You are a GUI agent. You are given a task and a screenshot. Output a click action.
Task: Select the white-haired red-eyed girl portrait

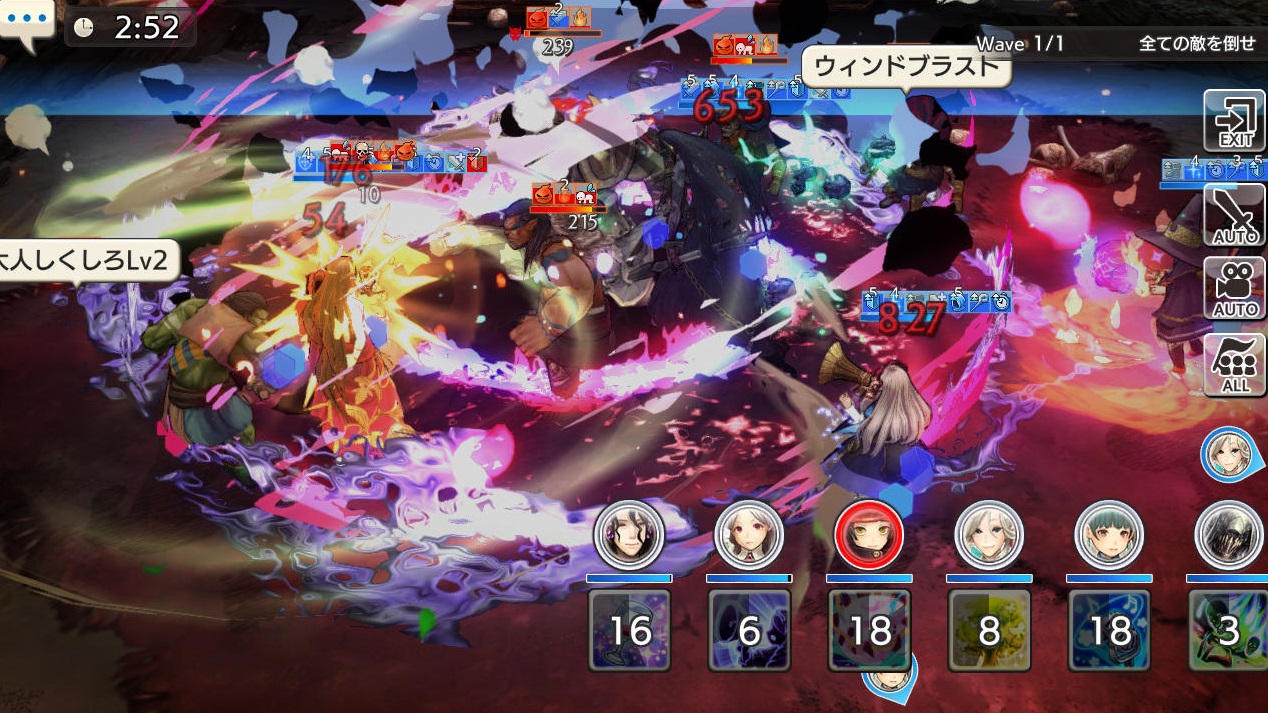pos(749,536)
